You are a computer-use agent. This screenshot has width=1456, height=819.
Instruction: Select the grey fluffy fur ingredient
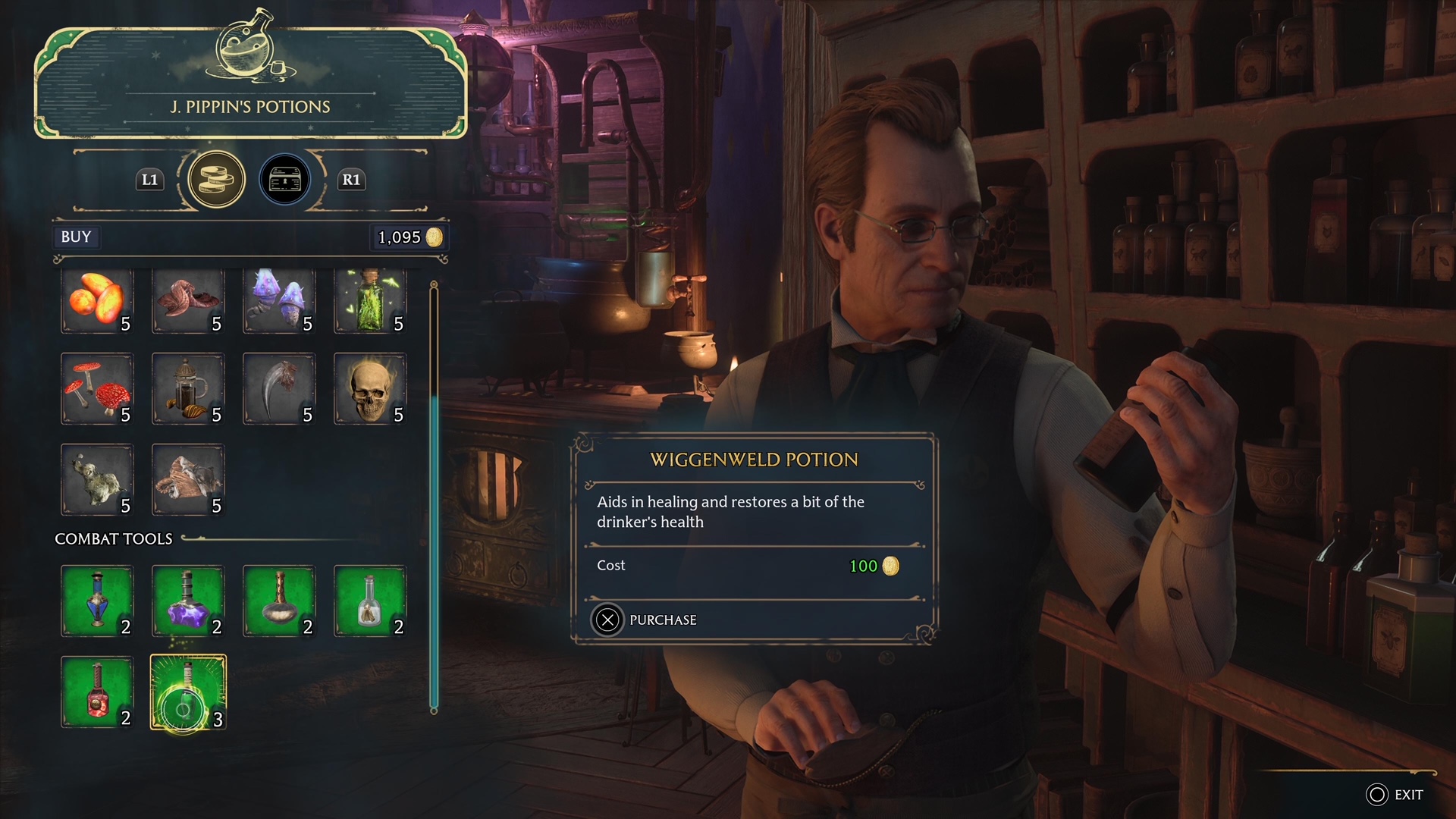tap(97, 480)
